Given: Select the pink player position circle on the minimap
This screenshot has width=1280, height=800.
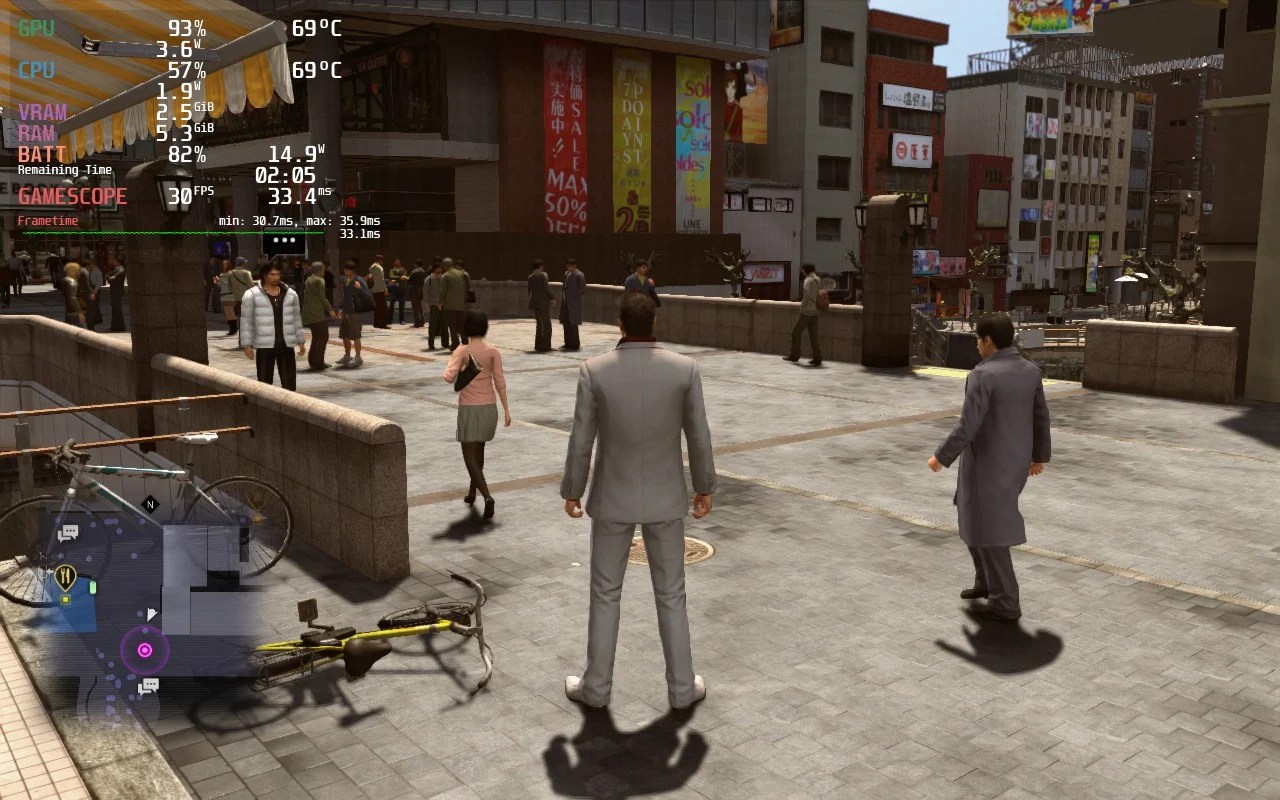Looking at the screenshot, I should pos(145,650).
